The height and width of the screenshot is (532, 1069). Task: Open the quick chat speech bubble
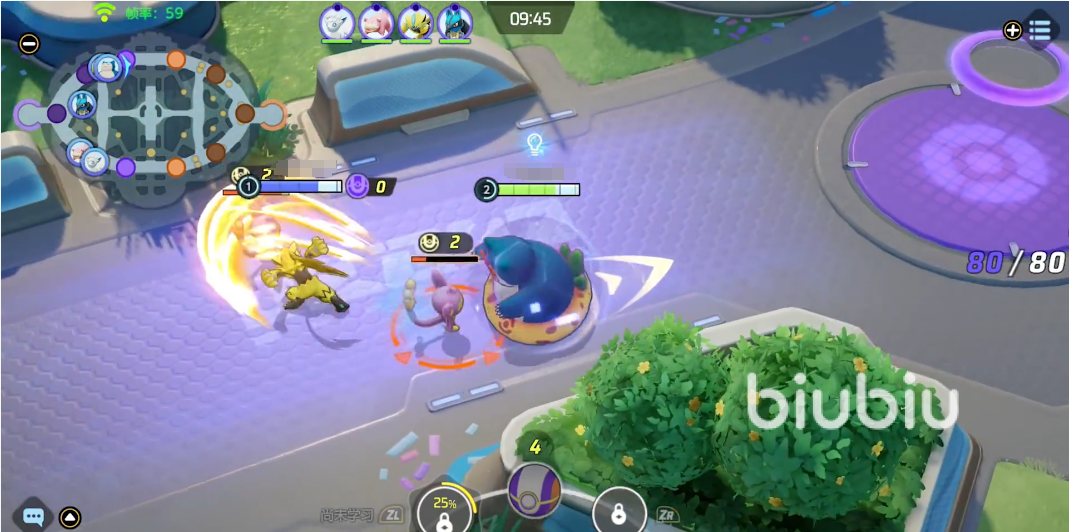[x=34, y=517]
